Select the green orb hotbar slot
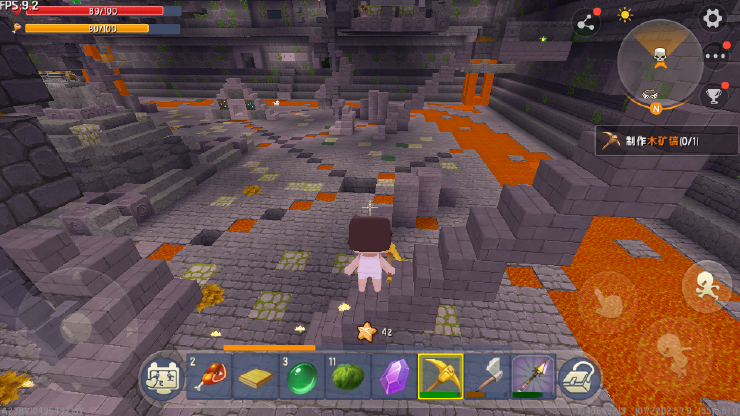740x416 pixels. [299, 377]
